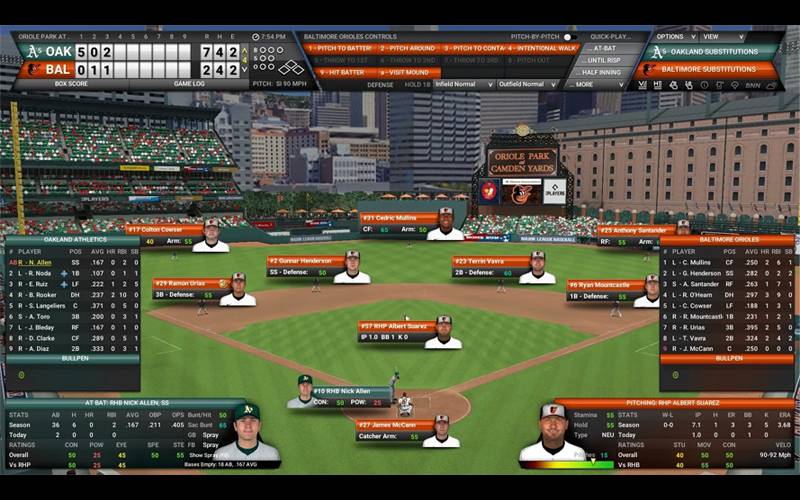Select pitcher Albert Suarez's player card
Image resolution: width=800 pixels, height=500 pixels.
(x=410, y=333)
